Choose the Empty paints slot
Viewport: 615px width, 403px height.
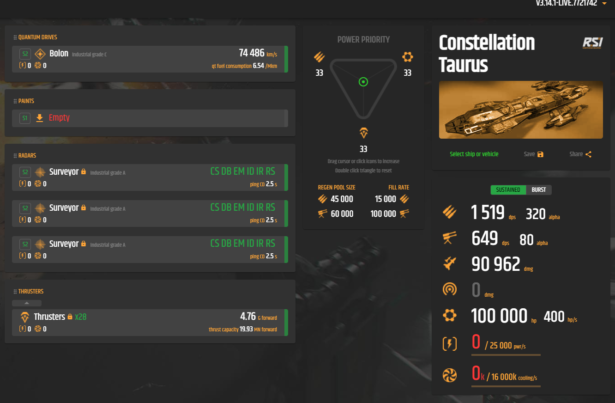(x=150, y=117)
